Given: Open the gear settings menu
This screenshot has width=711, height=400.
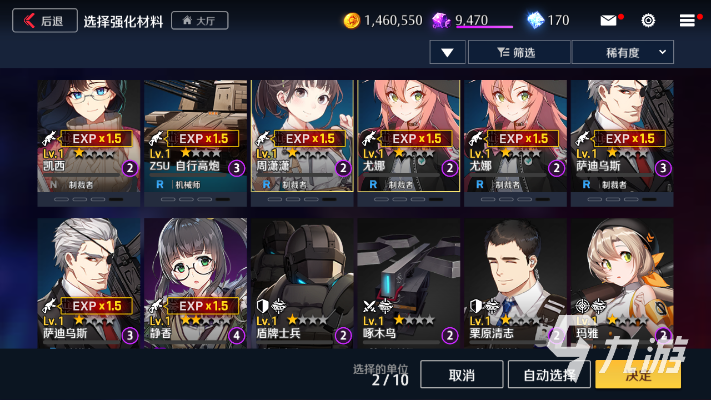Looking at the screenshot, I should click(x=648, y=20).
